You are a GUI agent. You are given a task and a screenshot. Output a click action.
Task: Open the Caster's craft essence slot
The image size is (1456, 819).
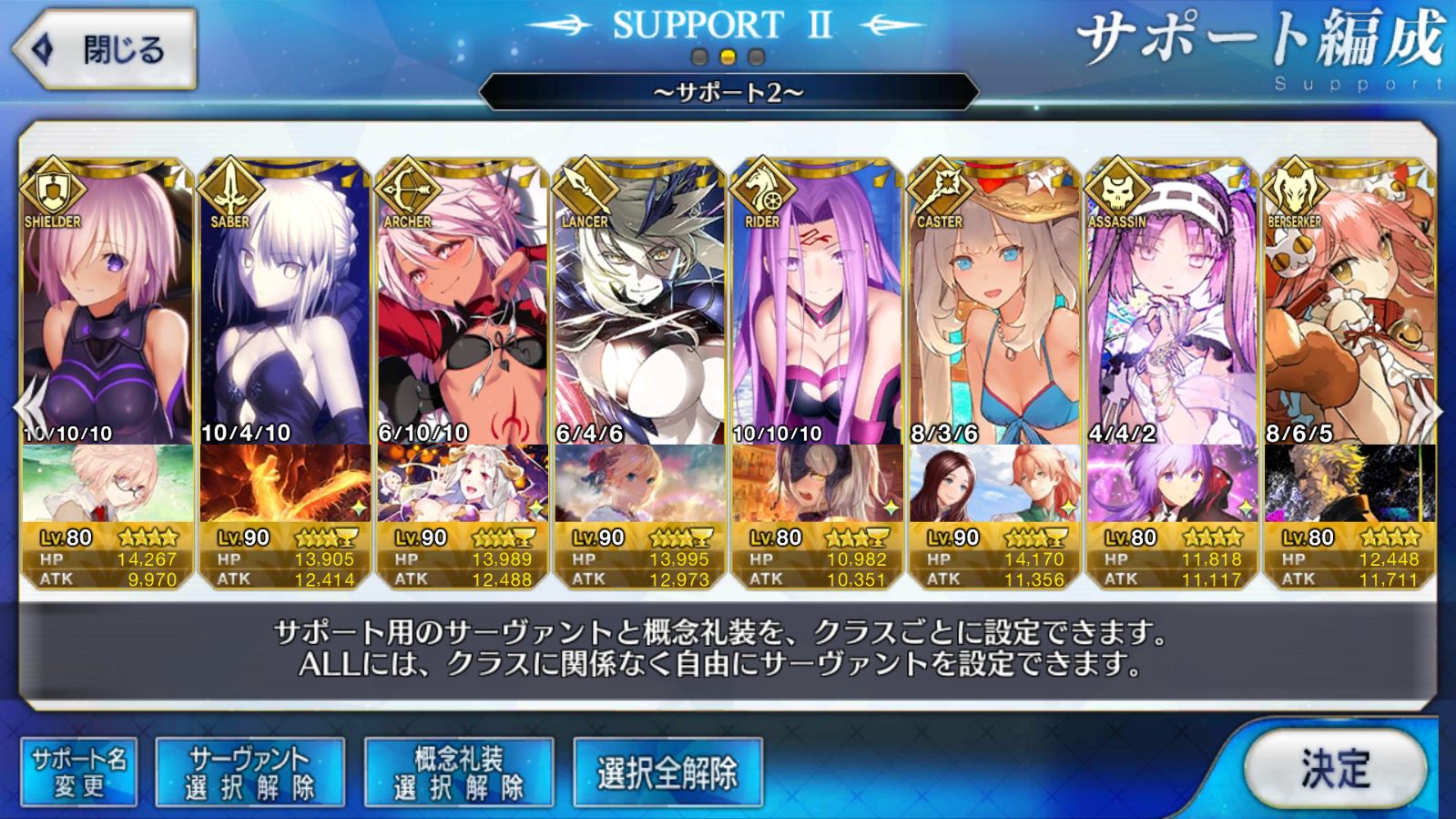[x=994, y=485]
